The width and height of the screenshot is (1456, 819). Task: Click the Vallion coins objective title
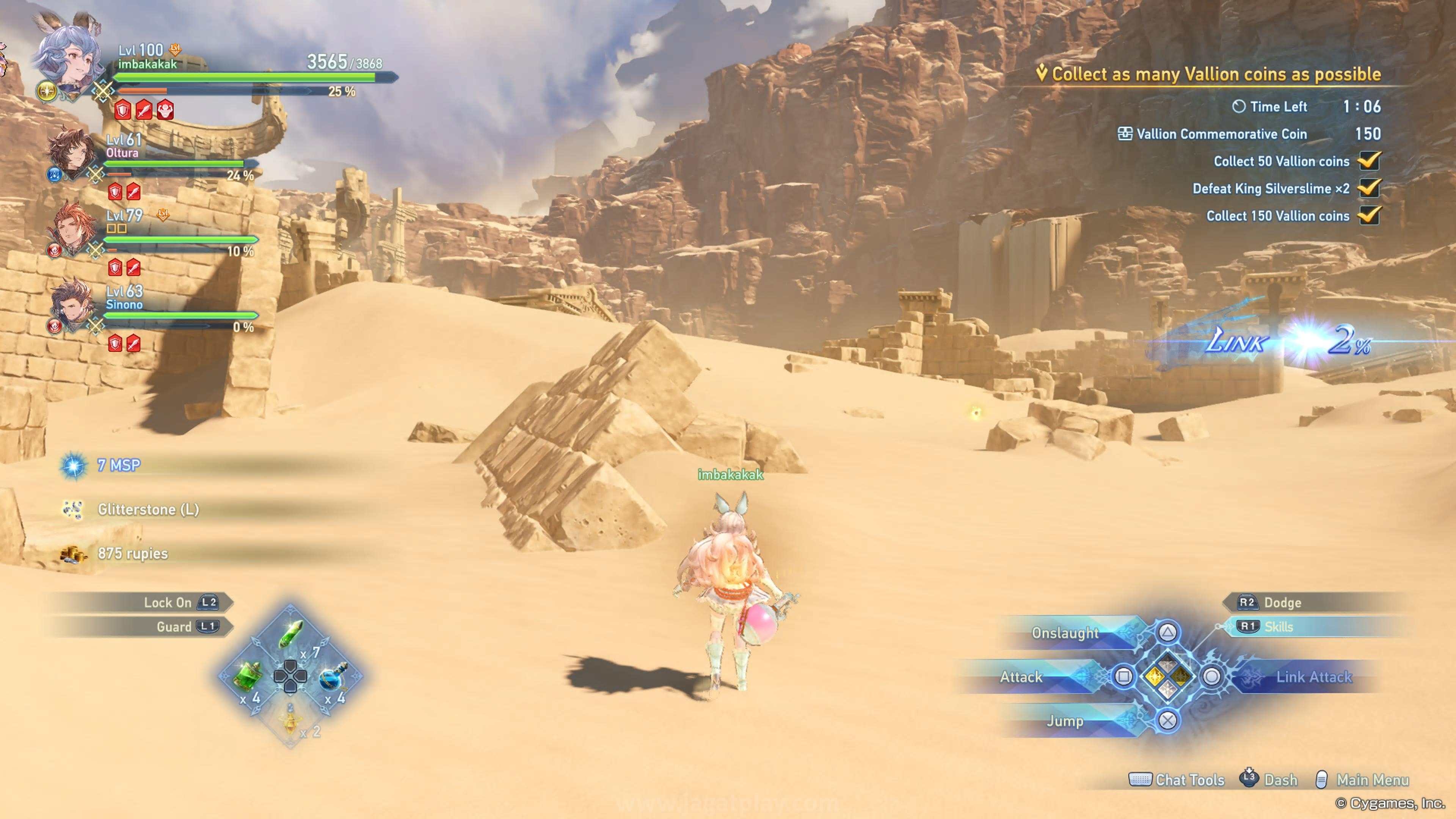pos(1215,74)
